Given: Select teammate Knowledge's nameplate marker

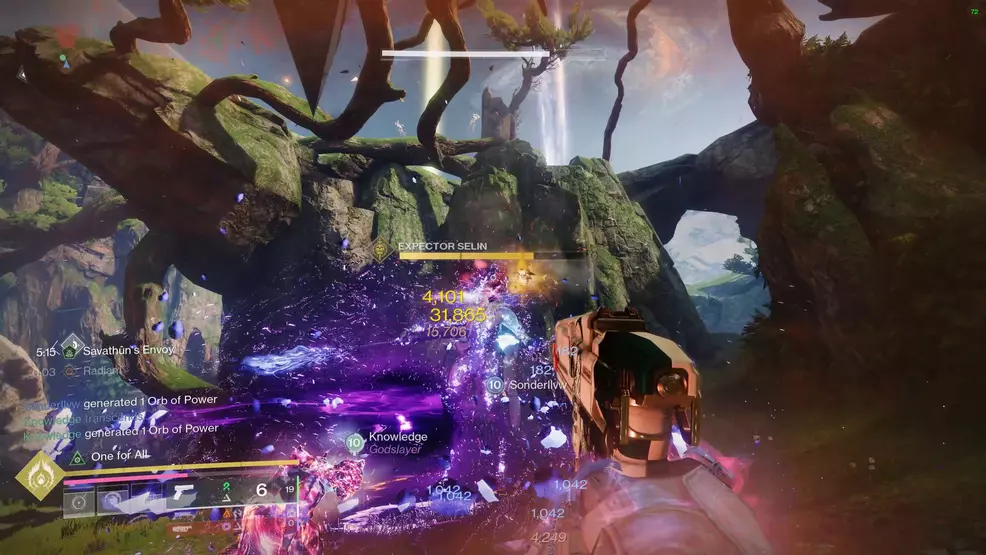Looking at the screenshot, I should click(x=354, y=441).
